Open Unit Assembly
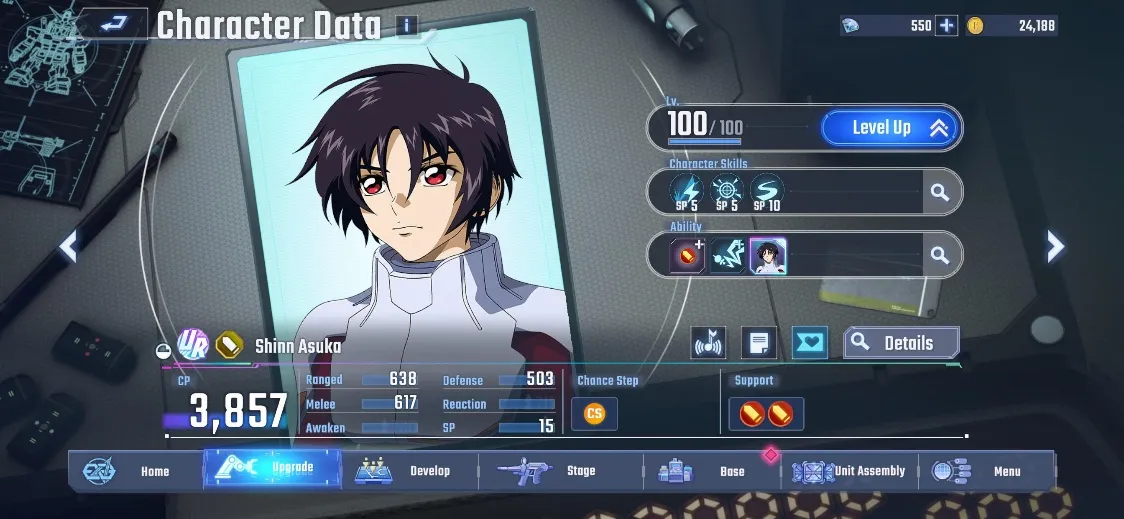The width and height of the screenshot is (1124, 519). tap(850, 471)
